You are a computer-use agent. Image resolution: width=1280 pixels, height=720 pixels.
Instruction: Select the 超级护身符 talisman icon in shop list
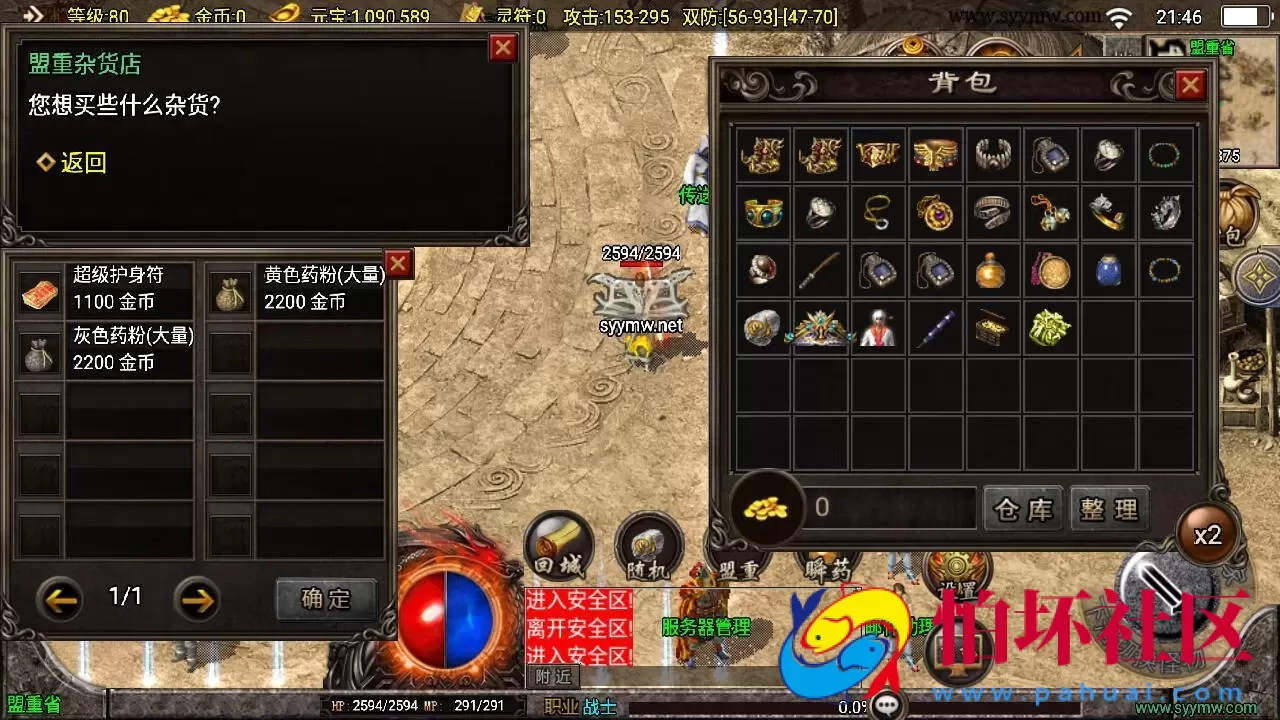tap(38, 288)
